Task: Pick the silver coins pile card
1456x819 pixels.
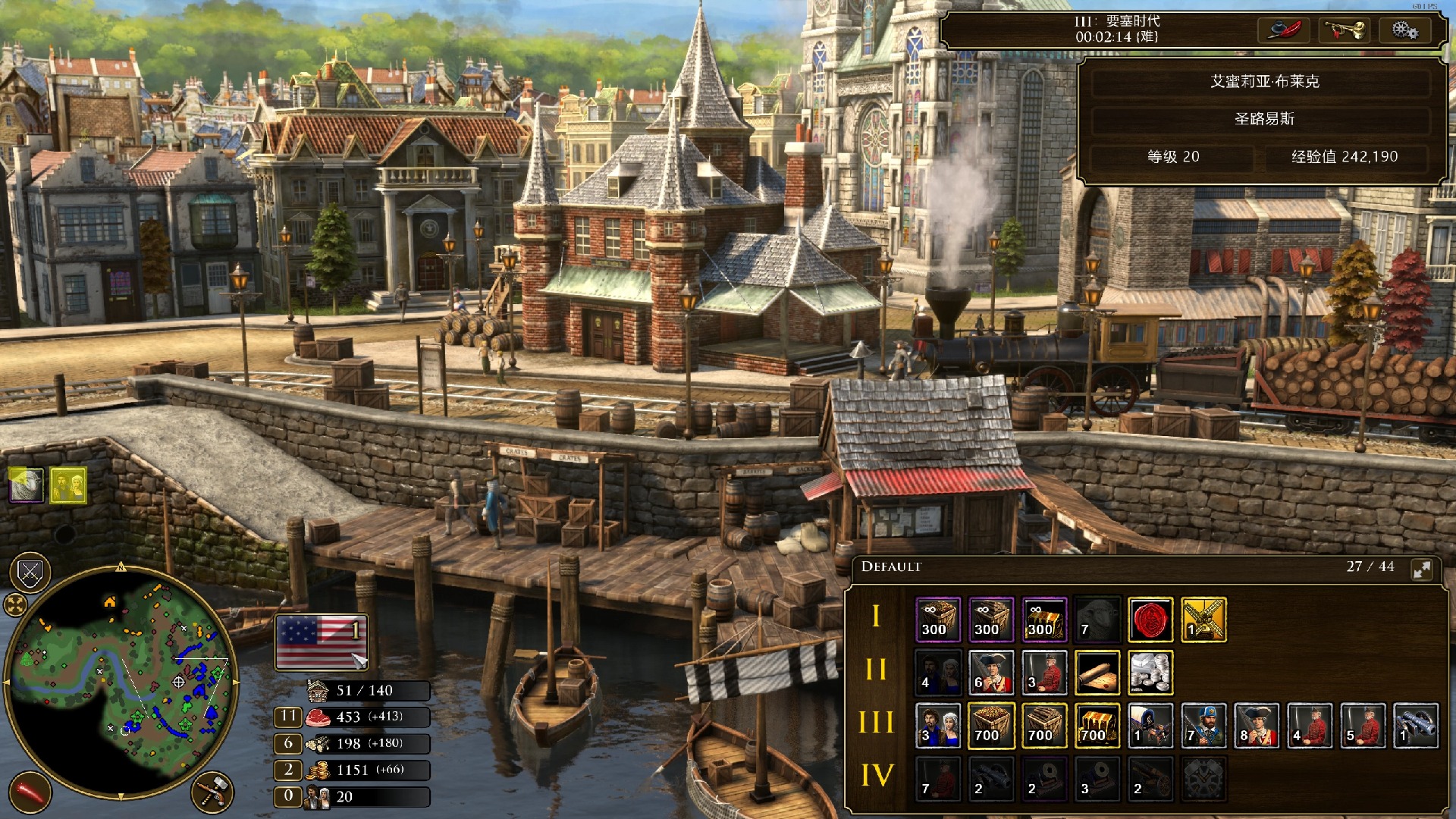Action: click(x=1150, y=673)
